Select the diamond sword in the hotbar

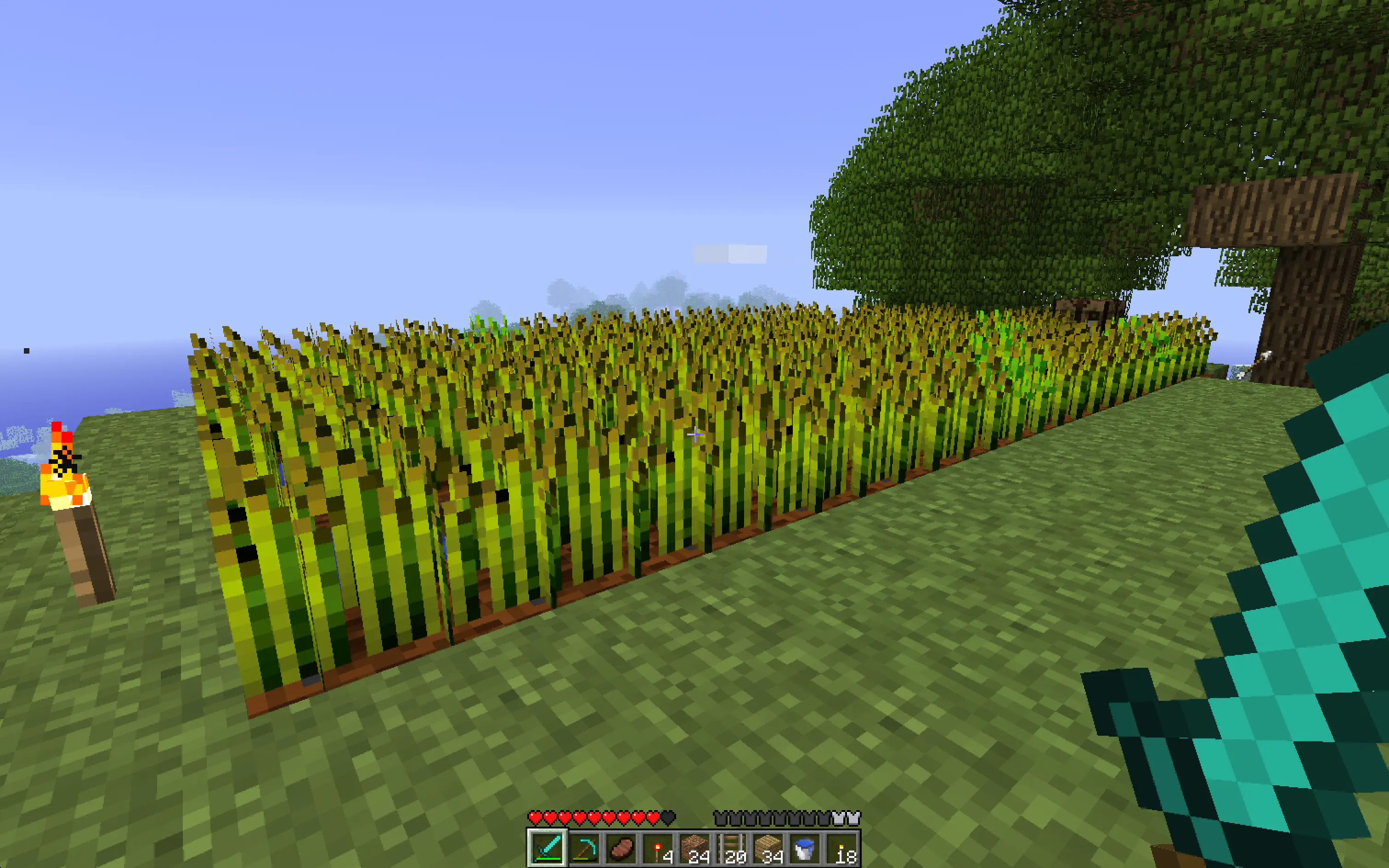(x=547, y=848)
